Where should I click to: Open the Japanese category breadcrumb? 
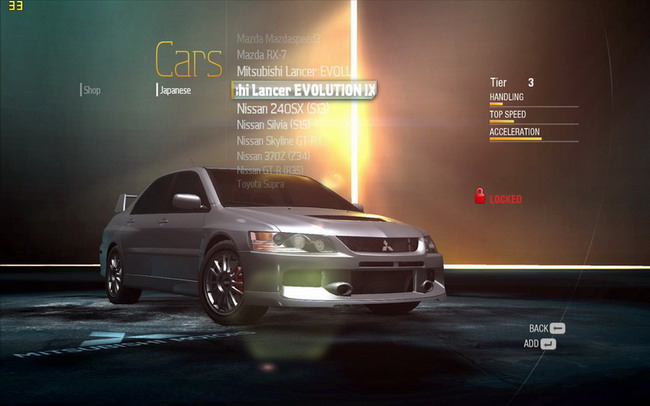coord(175,90)
